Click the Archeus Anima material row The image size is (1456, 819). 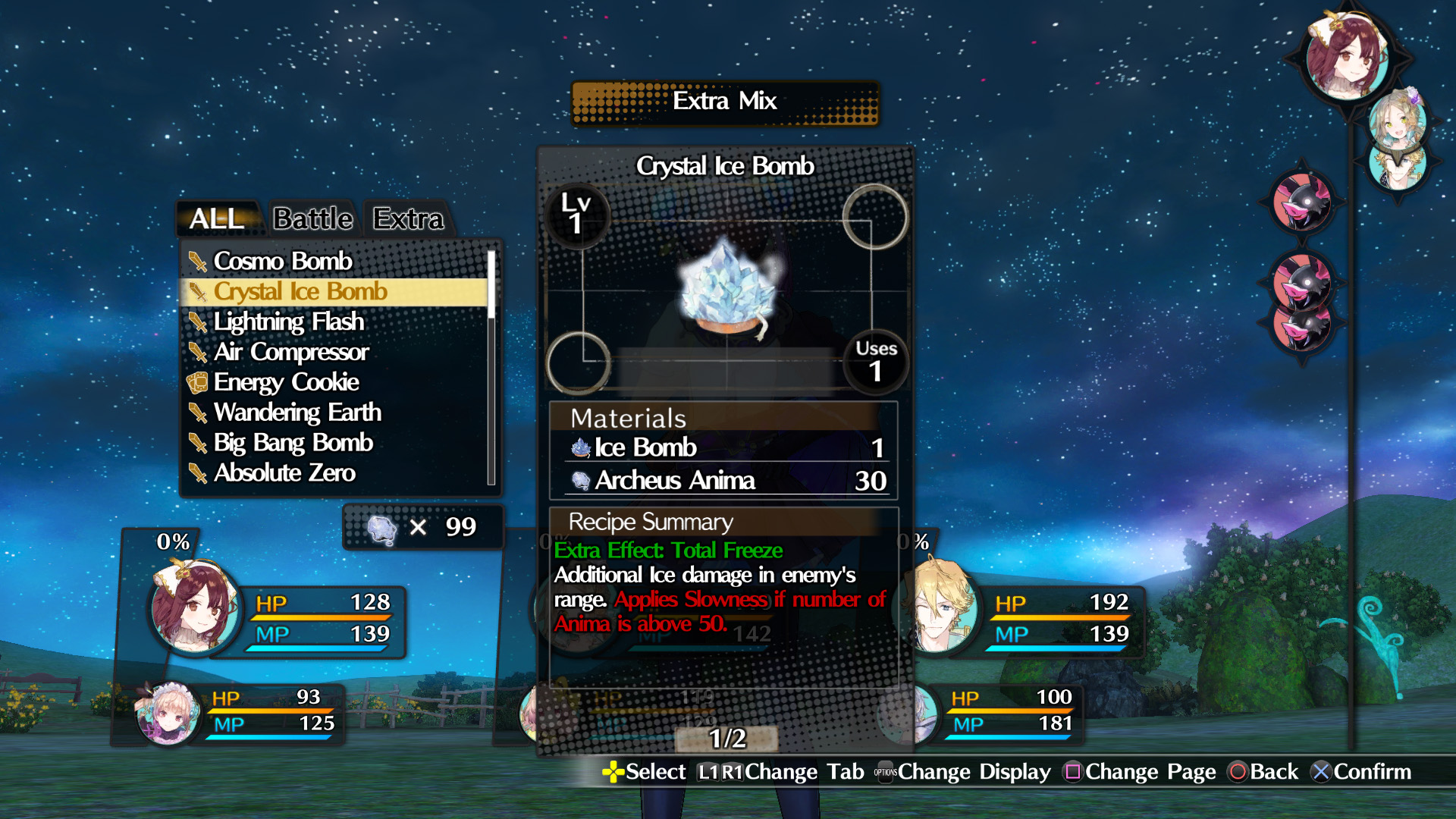click(x=725, y=481)
